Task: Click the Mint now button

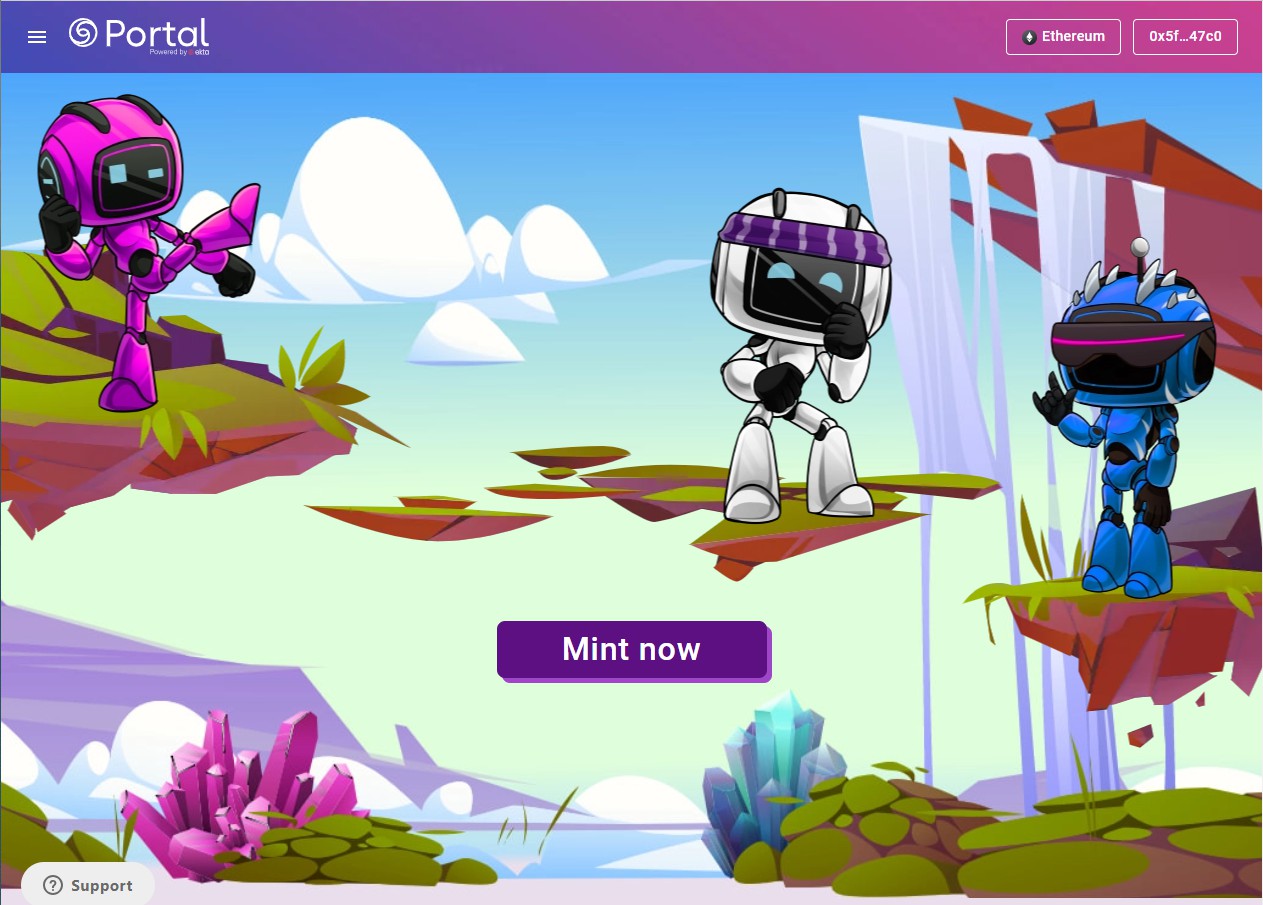Action: coord(632,649)
